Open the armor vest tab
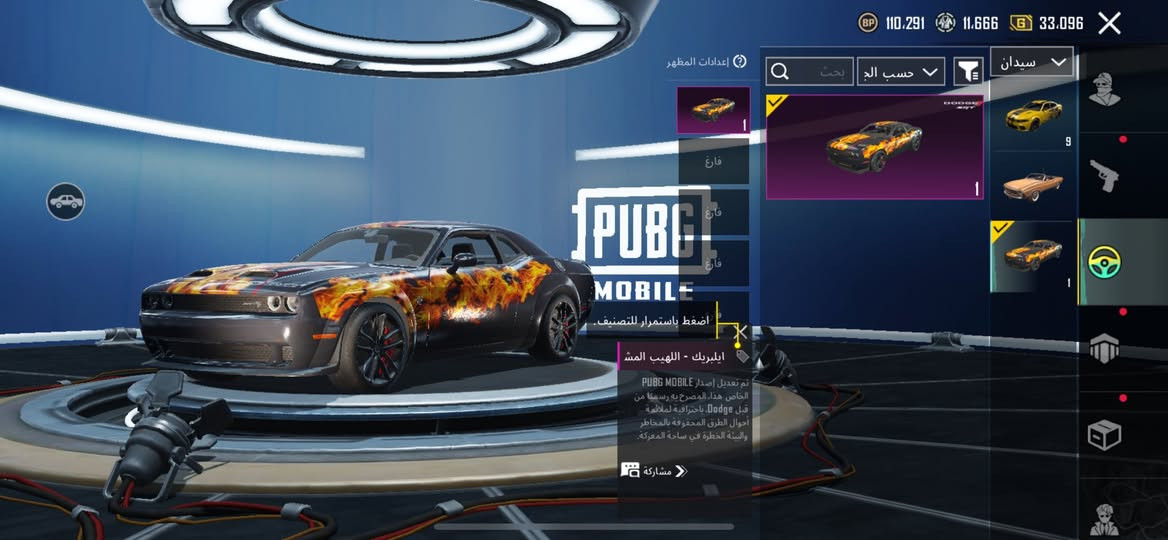 (x=1105, y=348)
